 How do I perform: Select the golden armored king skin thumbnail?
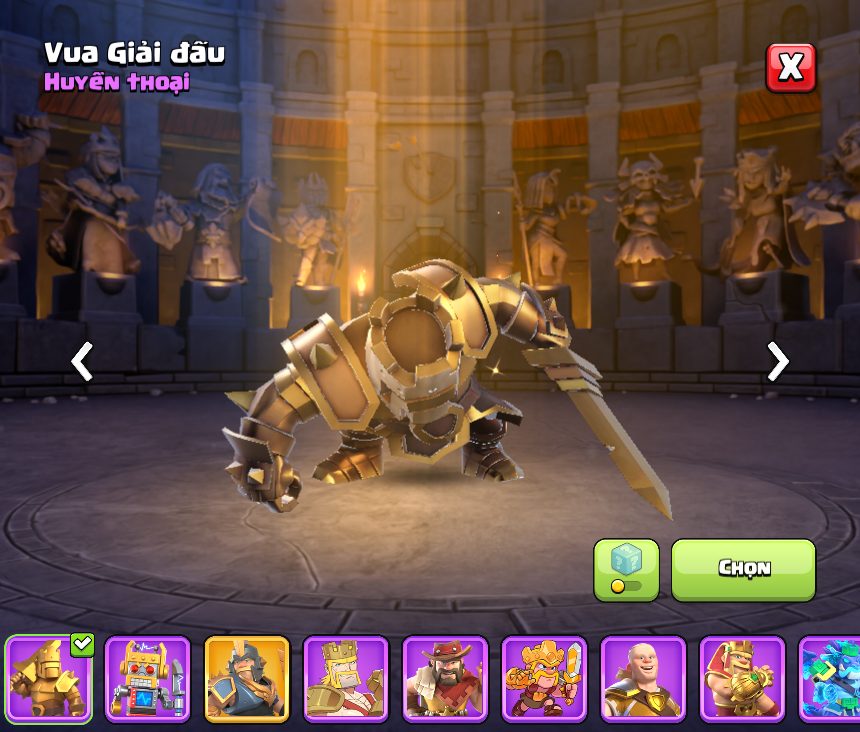tap(49, 678)
